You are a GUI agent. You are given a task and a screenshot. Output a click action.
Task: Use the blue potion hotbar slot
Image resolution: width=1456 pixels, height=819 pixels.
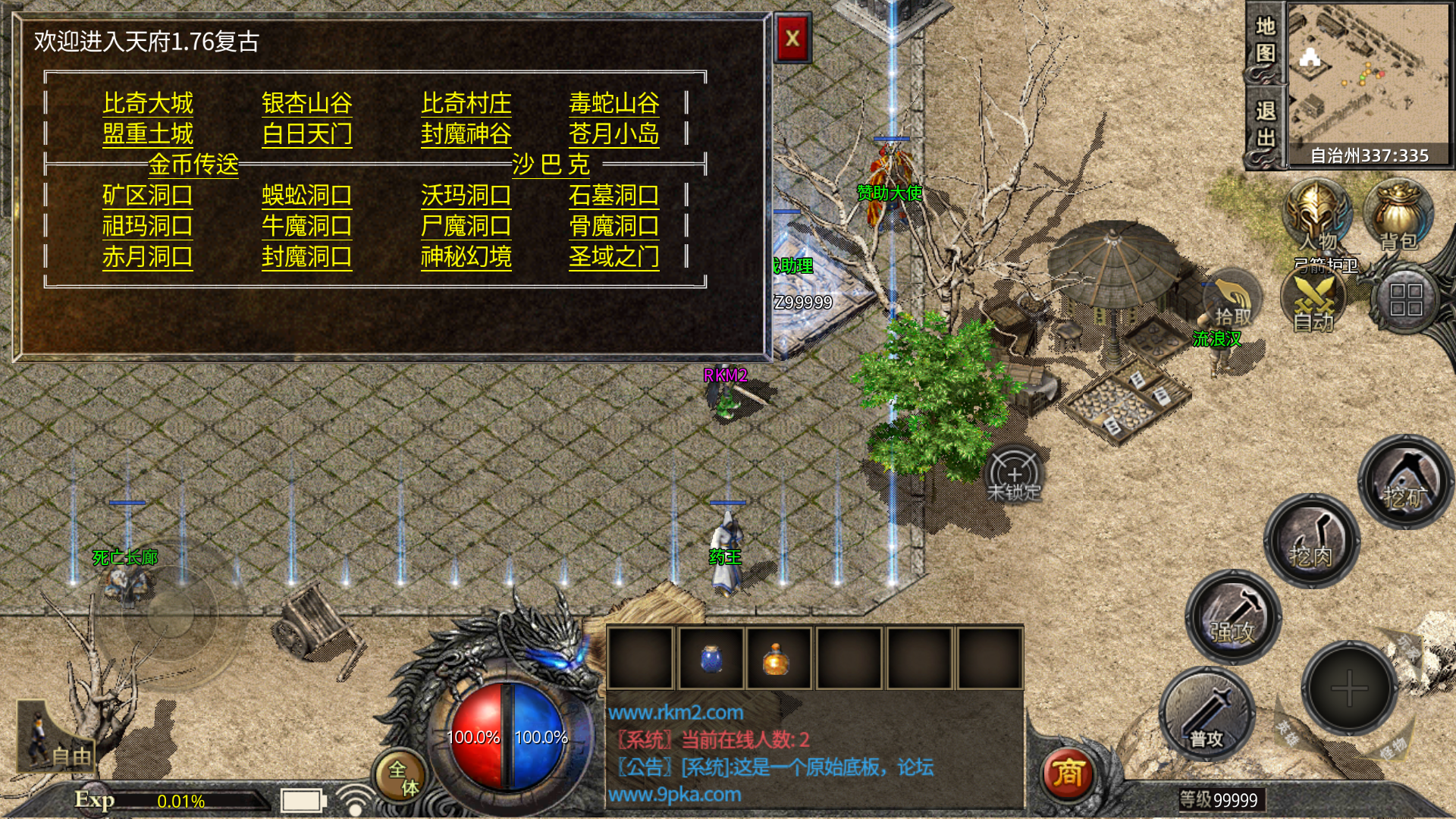(711, 657)
